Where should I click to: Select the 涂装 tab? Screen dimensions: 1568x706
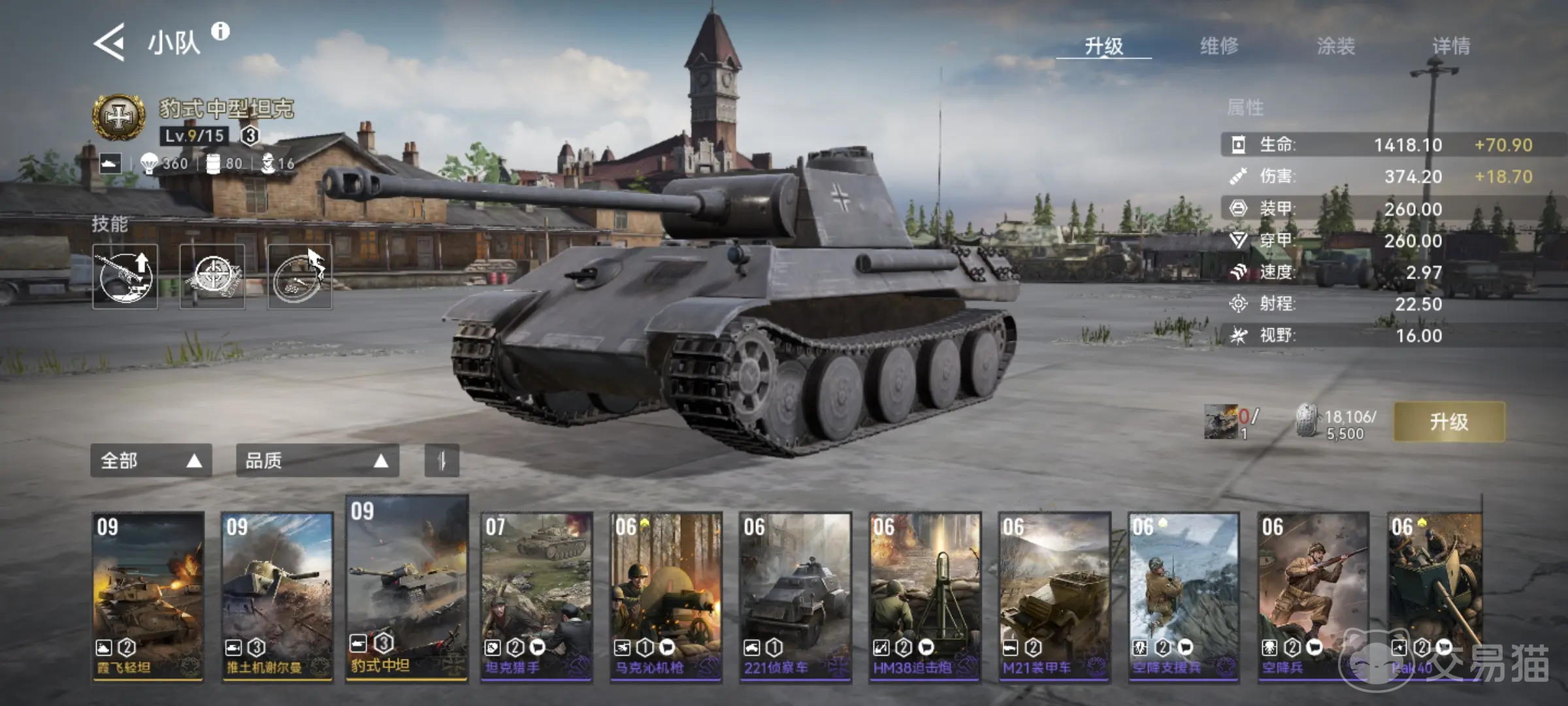[x=1335, y=46]
